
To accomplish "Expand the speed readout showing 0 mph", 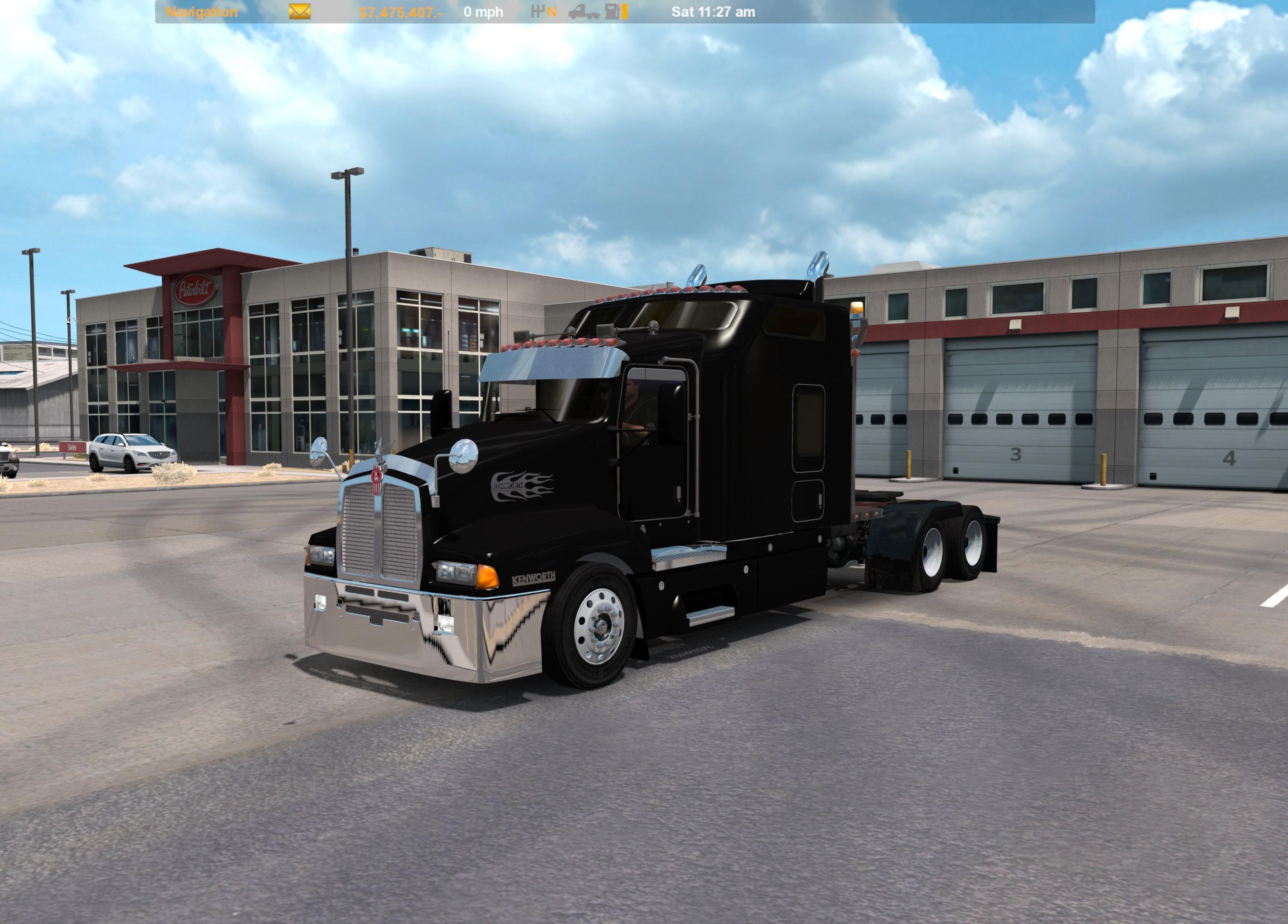I will click(x=481, y=11).
